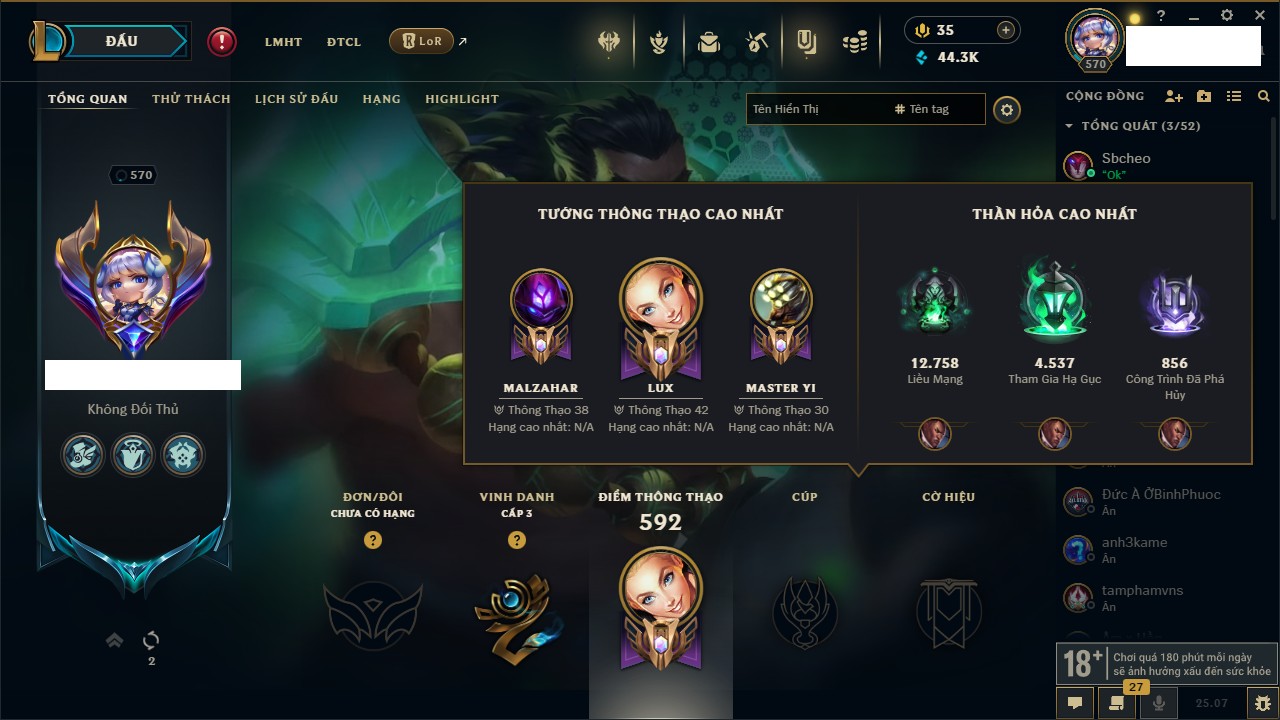Add RP with the plus button
Screen dimensions: 1280x720
[x=1005, y=30]
